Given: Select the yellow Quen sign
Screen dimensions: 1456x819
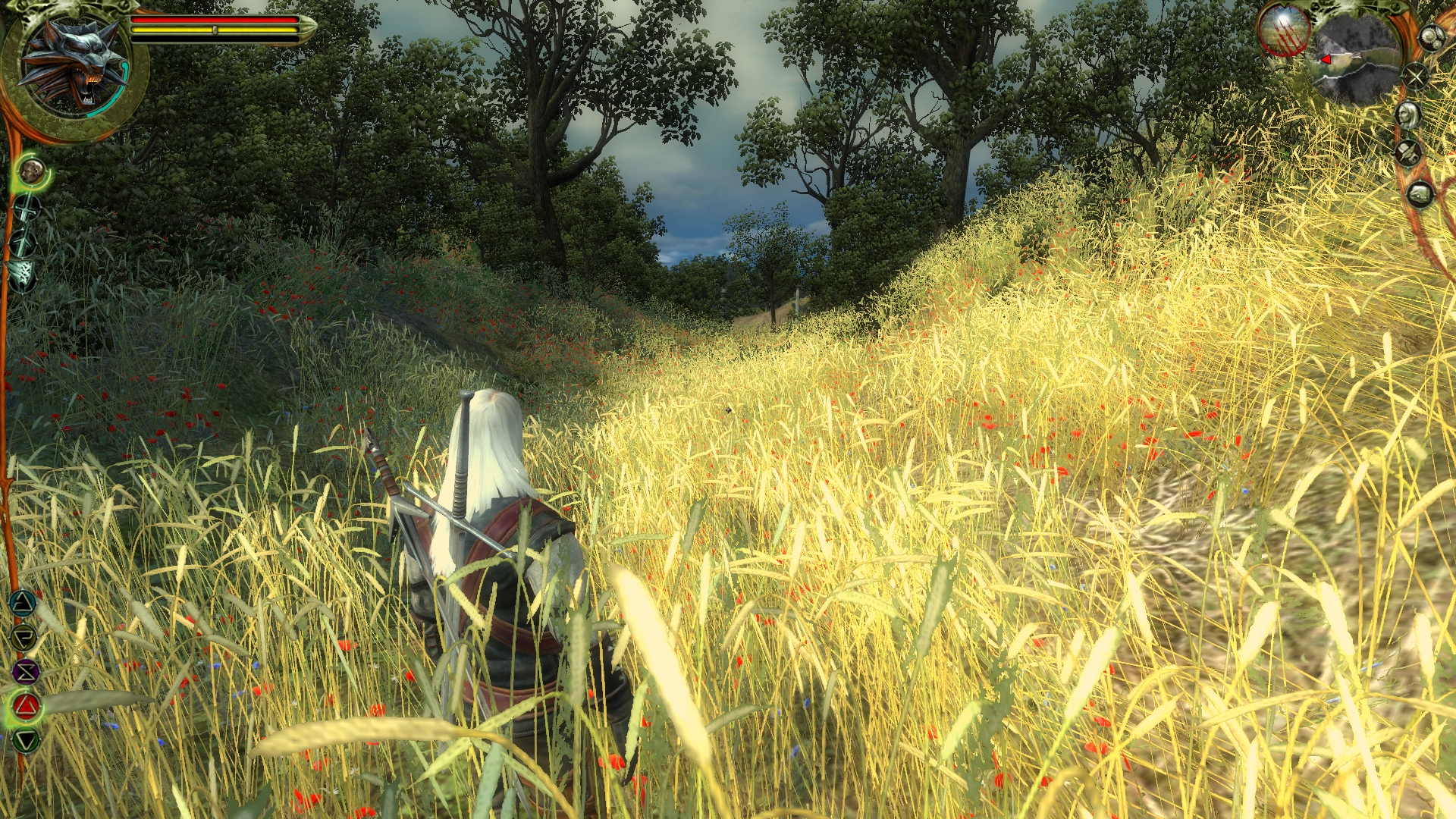Looking at the screenshot, I should tap(24, 638).
